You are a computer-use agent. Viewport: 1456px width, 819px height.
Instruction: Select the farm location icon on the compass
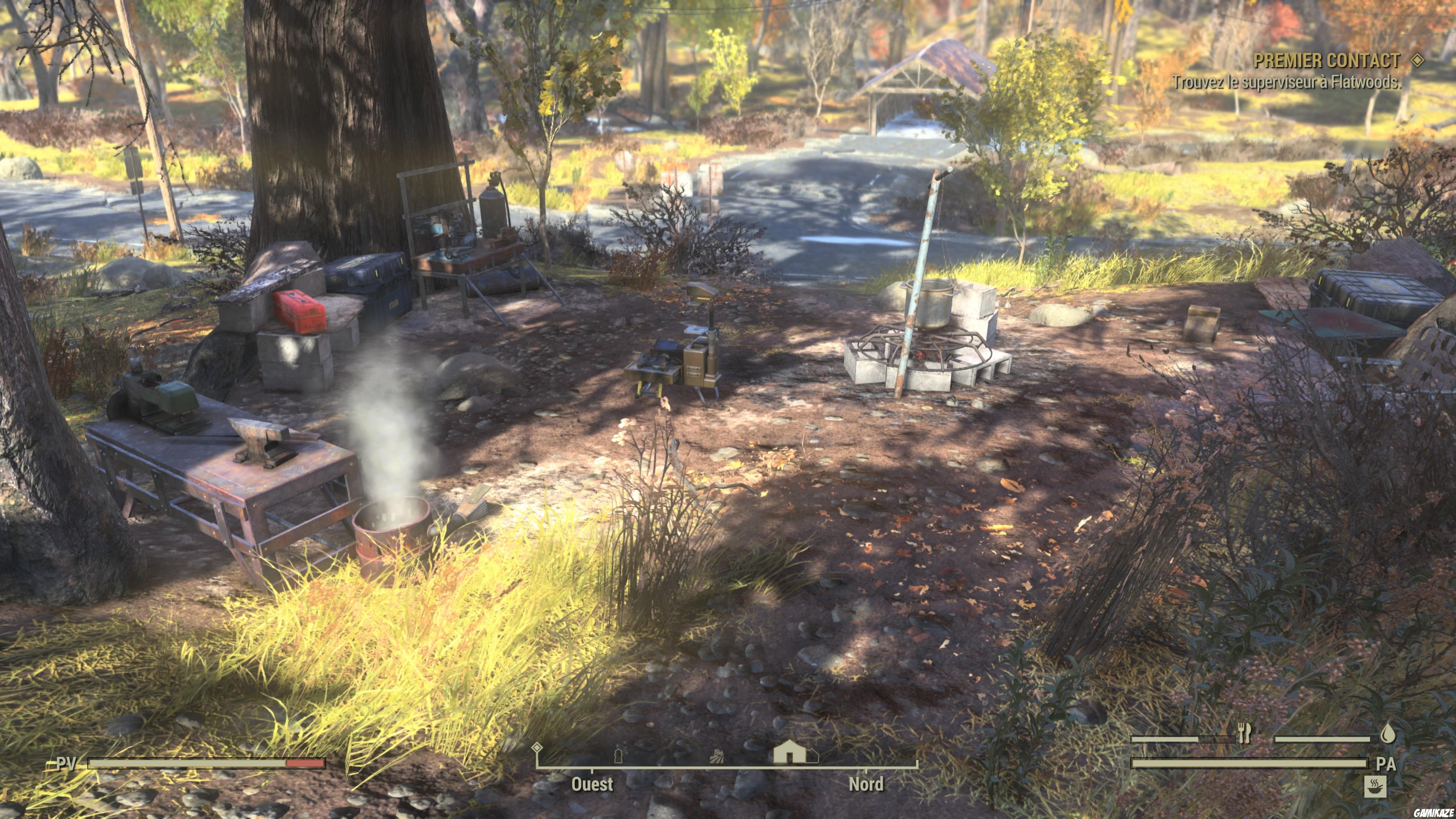(x=718, y=756)
